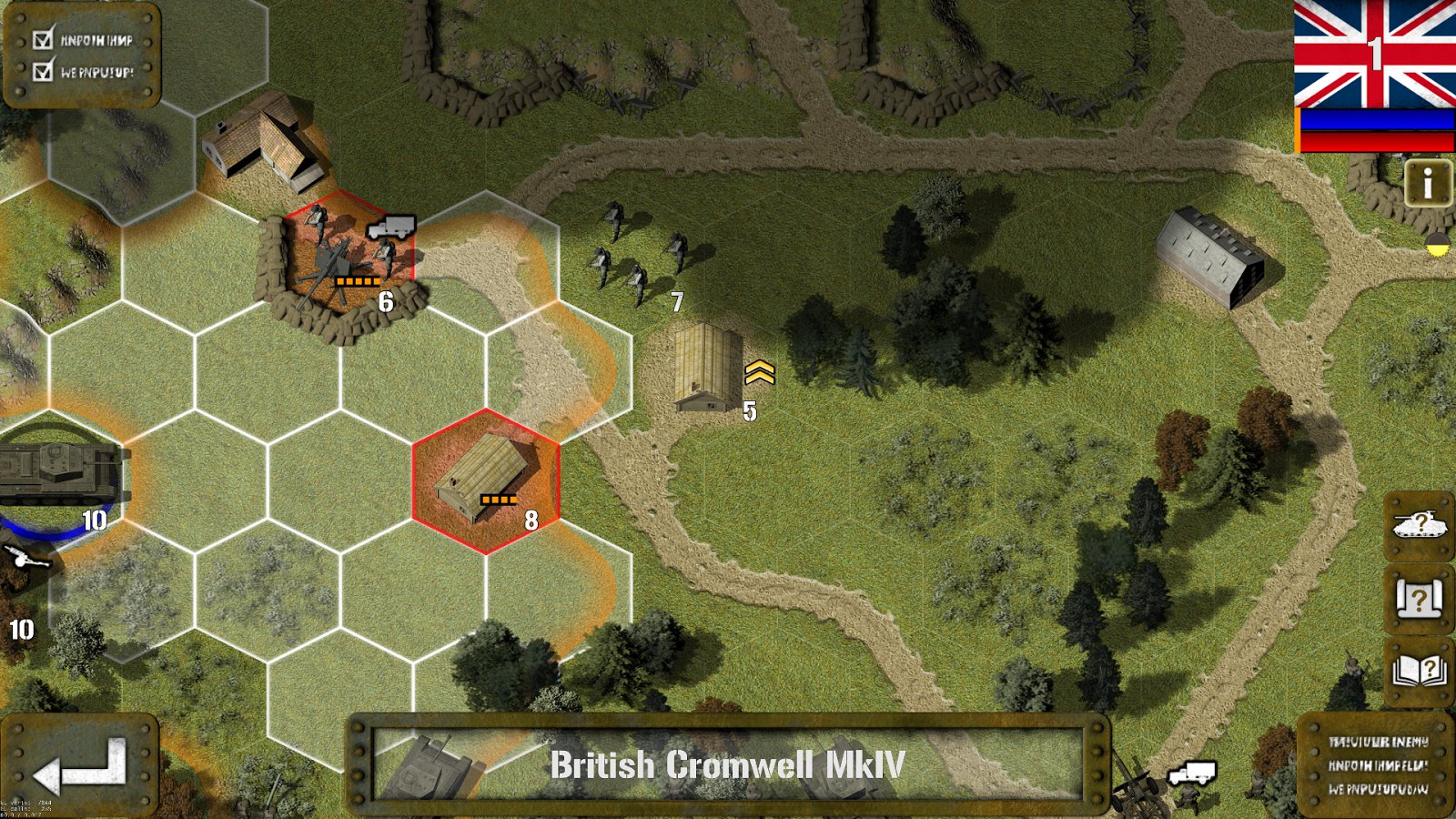Viewport: 1456px width, 819px height.
Task: Open the info "i" button
Action: (1427, 184)
